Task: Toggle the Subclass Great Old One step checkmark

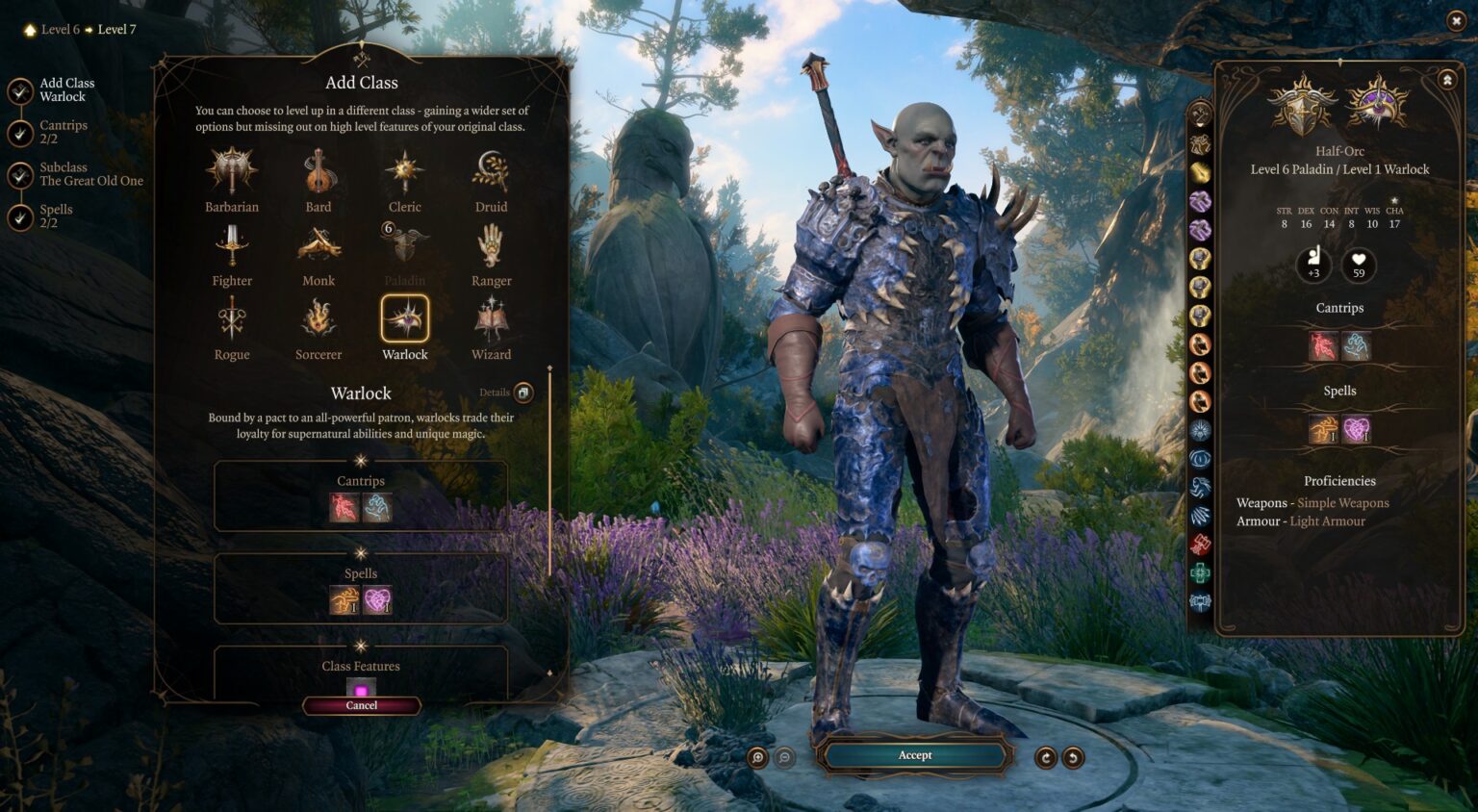Action: pyautogui.click(x=18, y=174)
